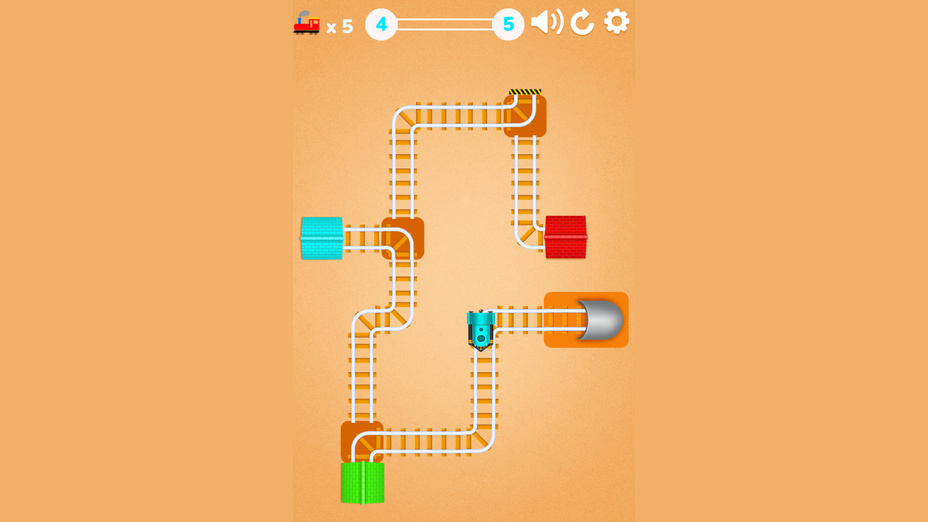Flip the track switch beside the cyan station
928x522 pixels.
(402, 239)
